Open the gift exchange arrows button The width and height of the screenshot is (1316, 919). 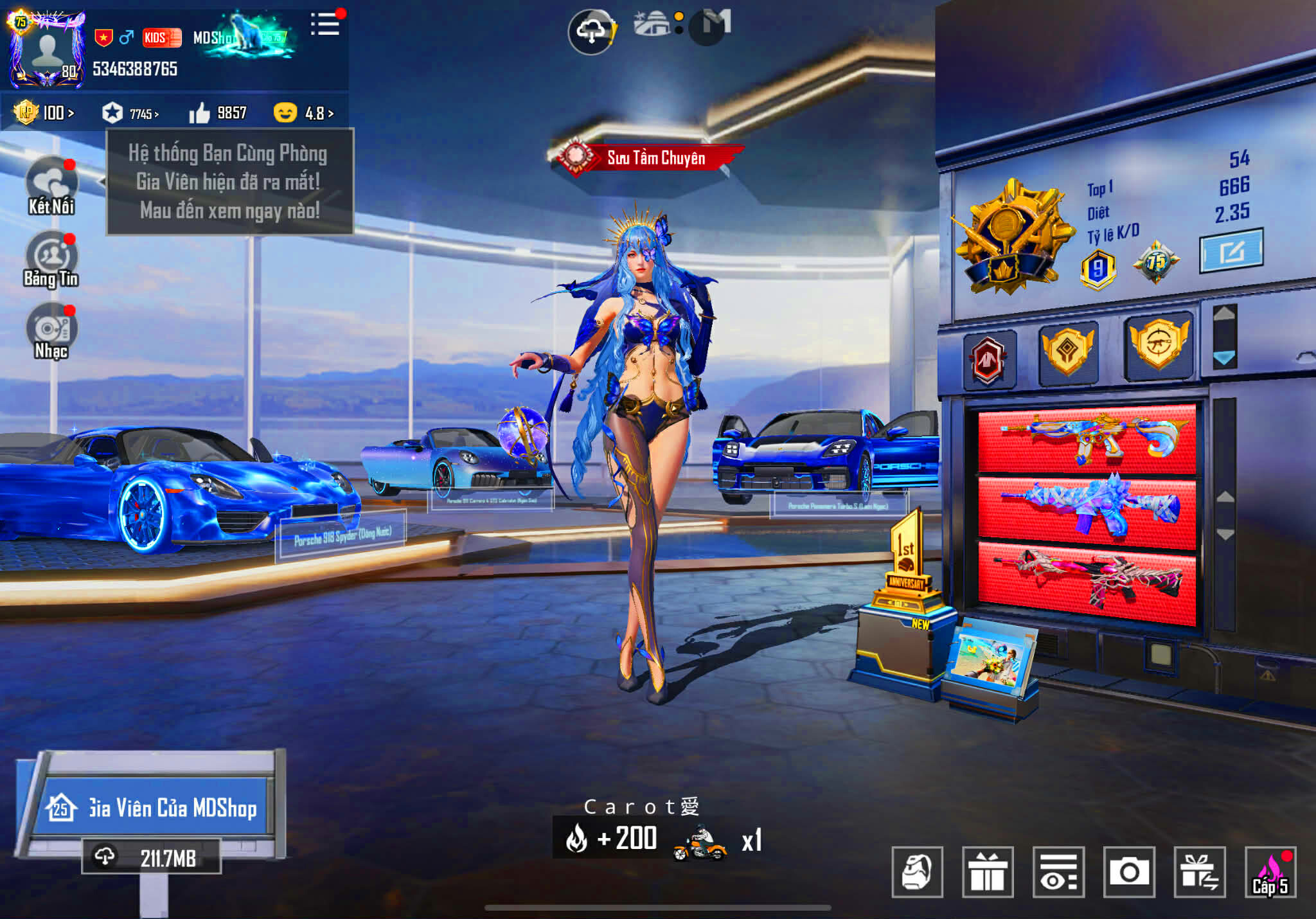pos(1199,872)
